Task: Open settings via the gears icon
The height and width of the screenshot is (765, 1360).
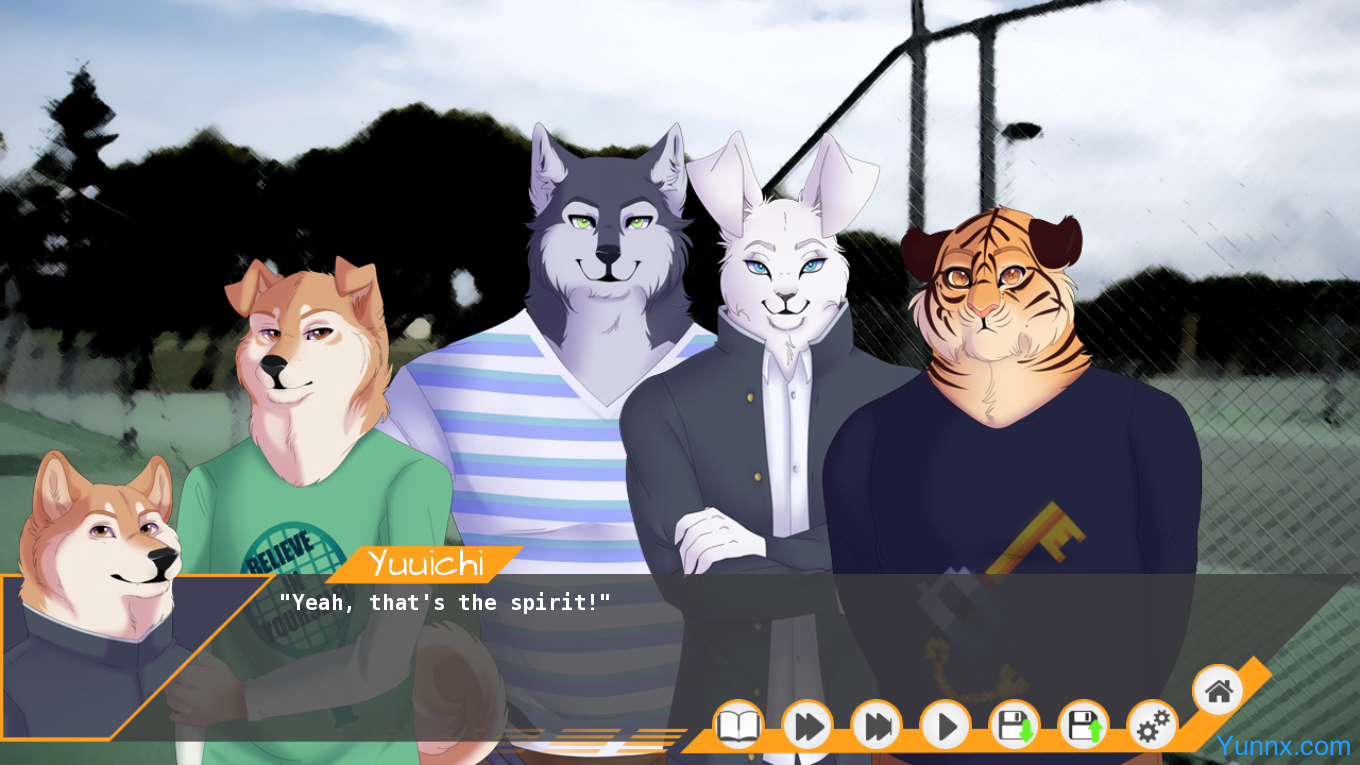Action: point(1152,725)
